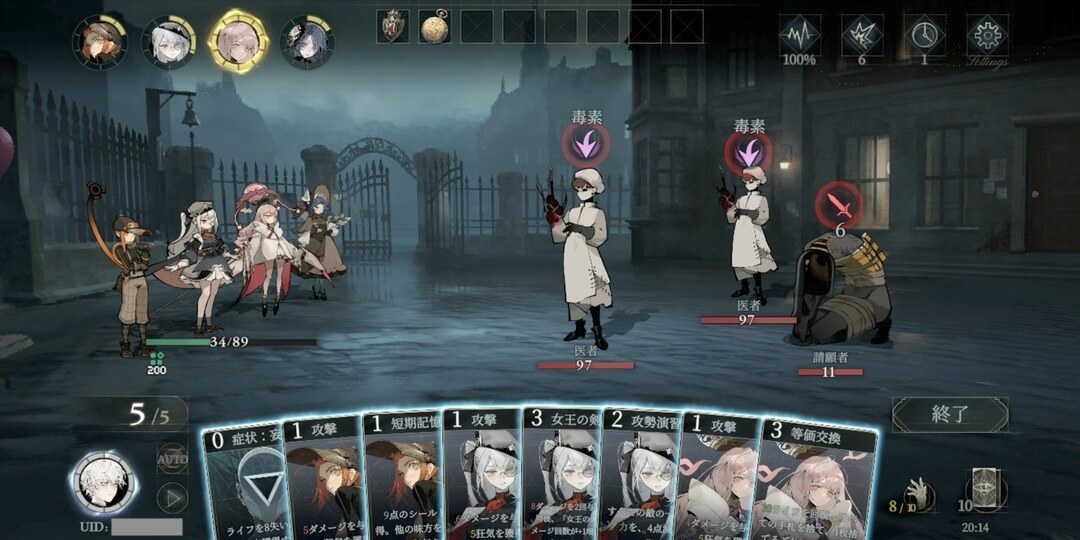
Task: Click the play arrow speed button
Action: (172, 497)
